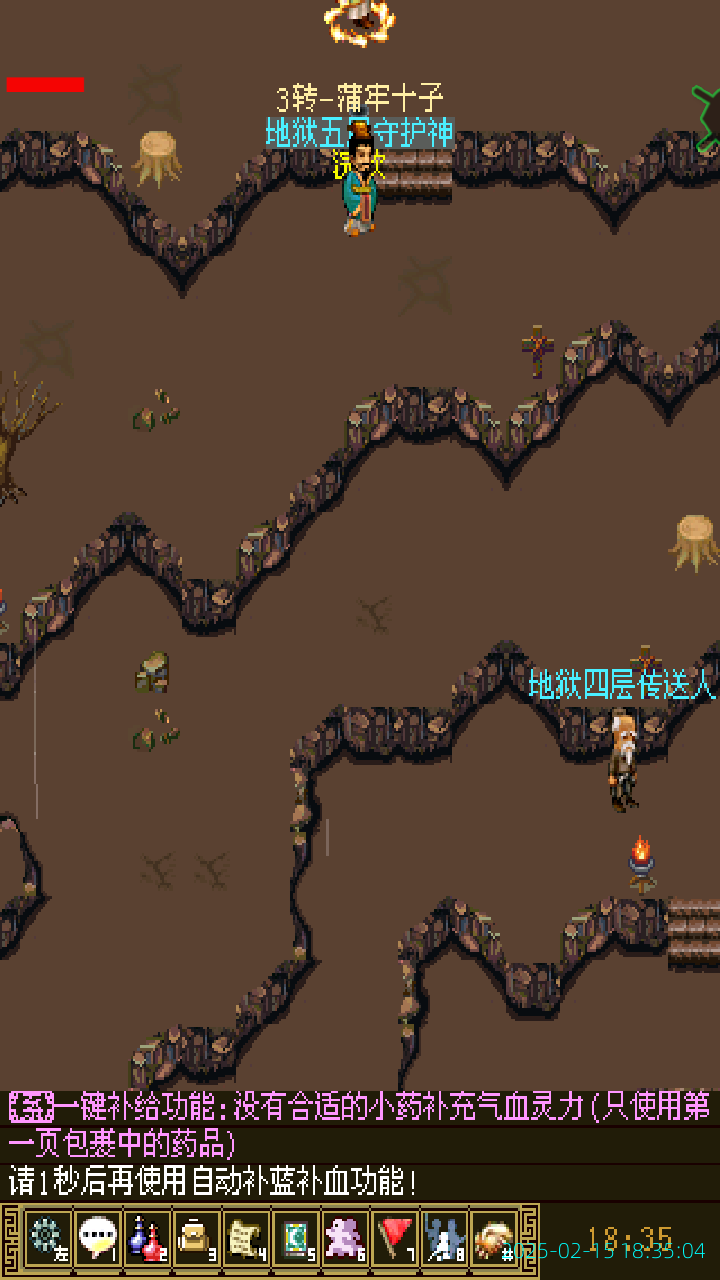Open the two-figures team icon
The height and width of the screenshot is (1280, 720).
click(445, 1238)
